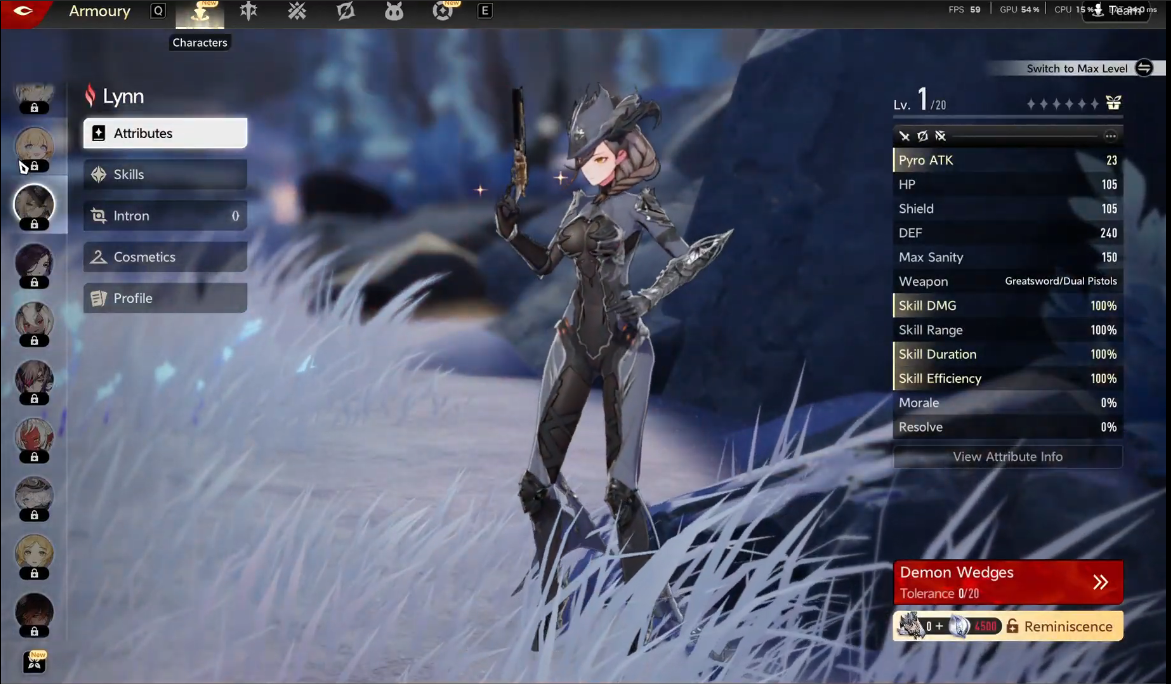
Task: Open the Demon Wedges panel
Action: [x=1007, y=582]
